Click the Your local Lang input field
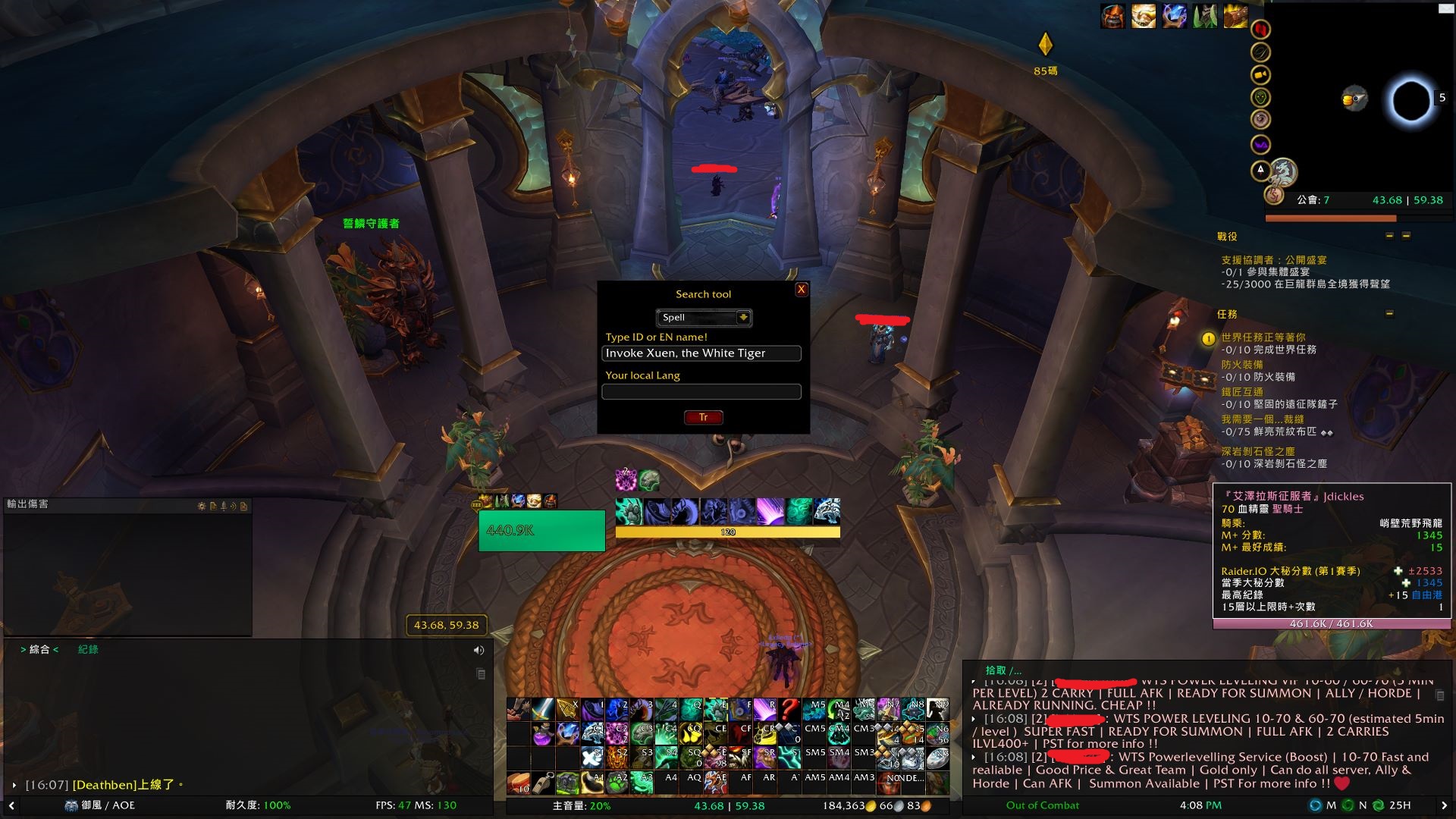 click(701, 391)
